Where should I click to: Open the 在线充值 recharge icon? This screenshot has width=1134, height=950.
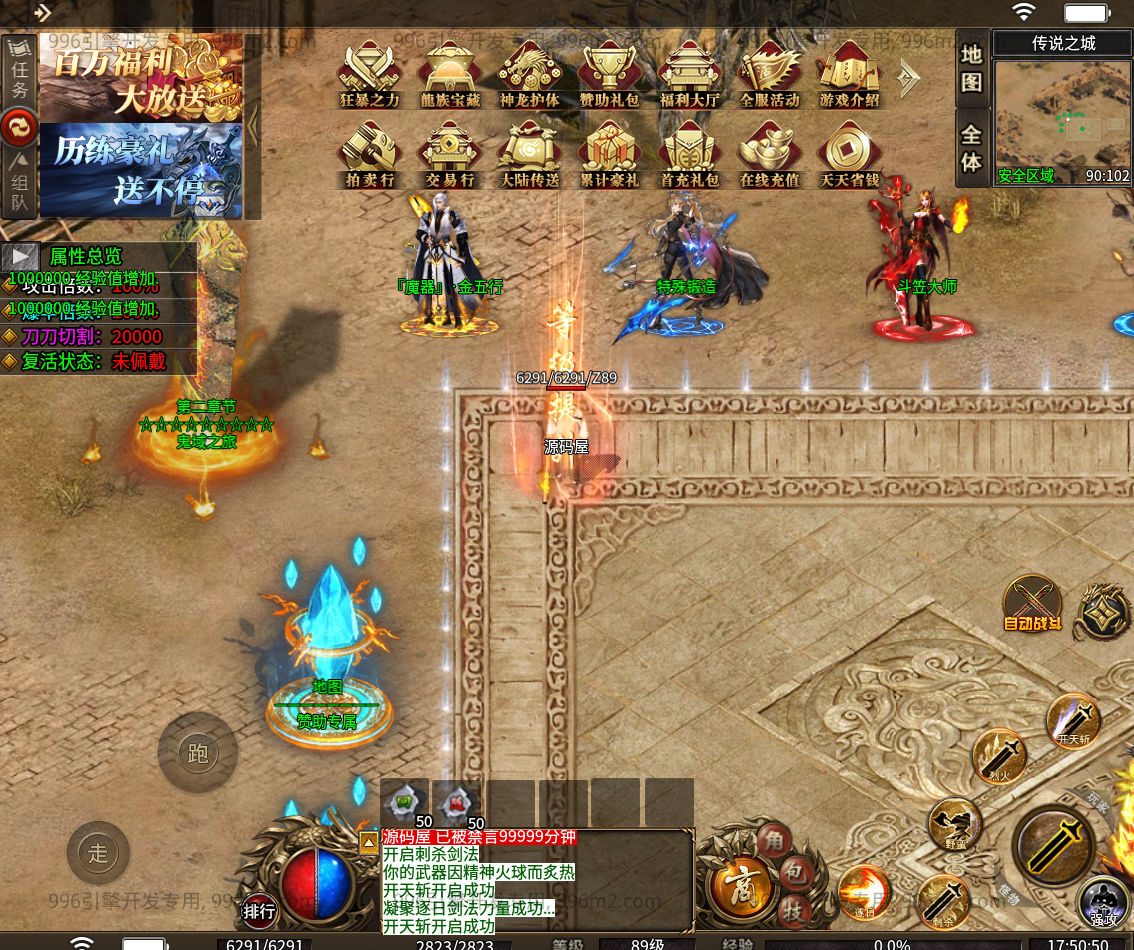click(769, 153)
